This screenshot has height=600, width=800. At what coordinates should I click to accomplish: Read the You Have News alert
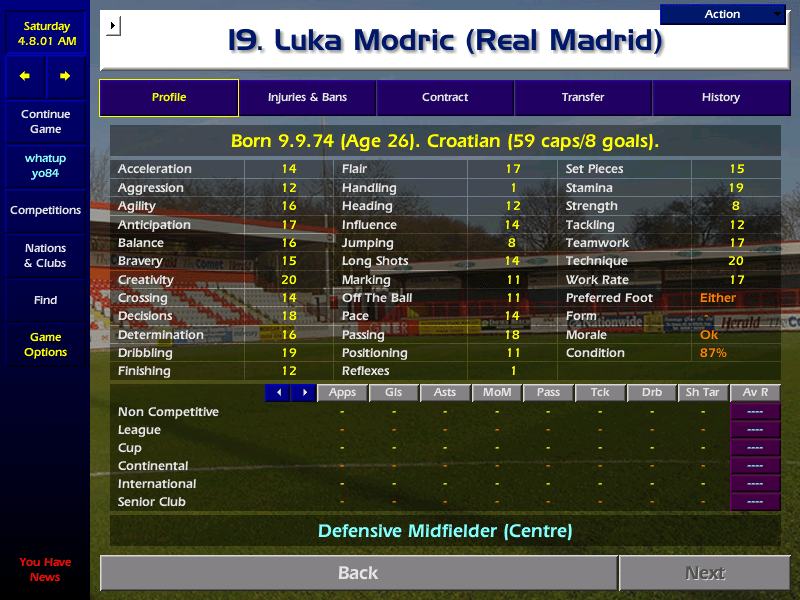[45, 570]
